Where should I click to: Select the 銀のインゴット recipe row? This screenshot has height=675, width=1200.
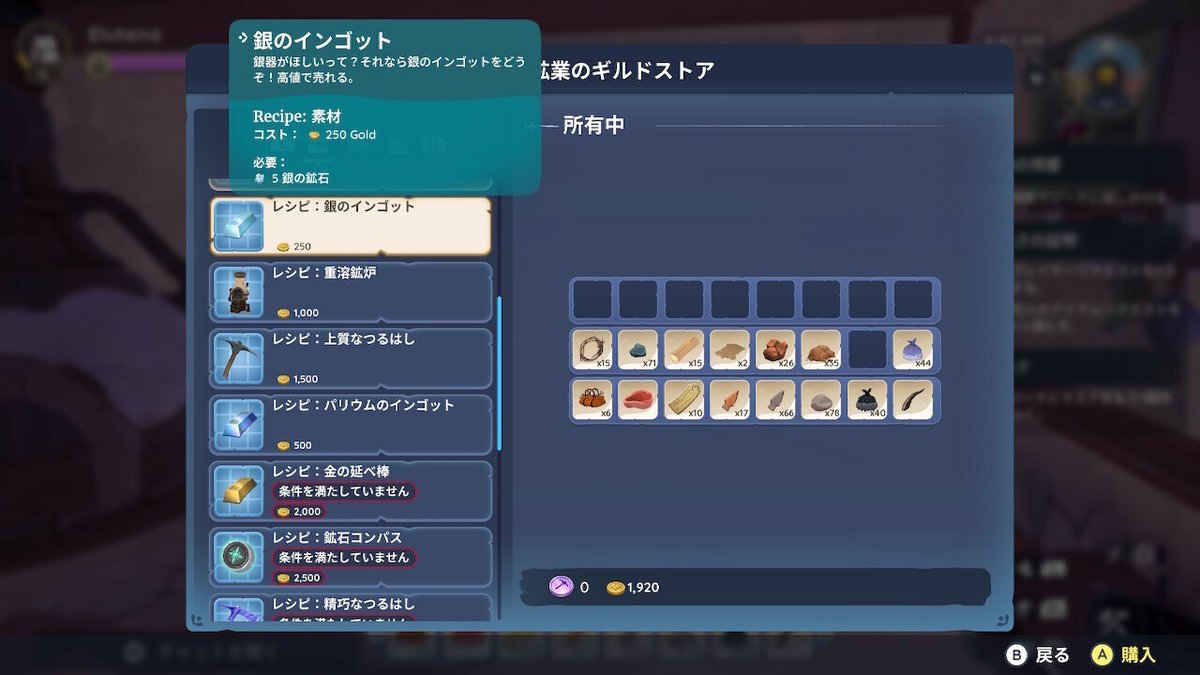(x=350, y=226)
